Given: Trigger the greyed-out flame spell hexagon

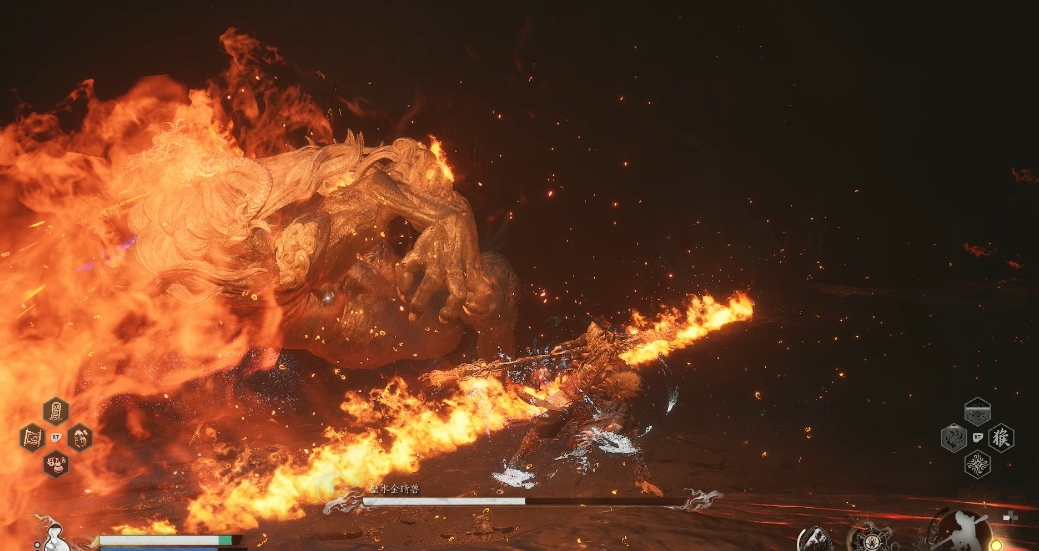Looking at the screenshot, I should click(x=953, y=438).
